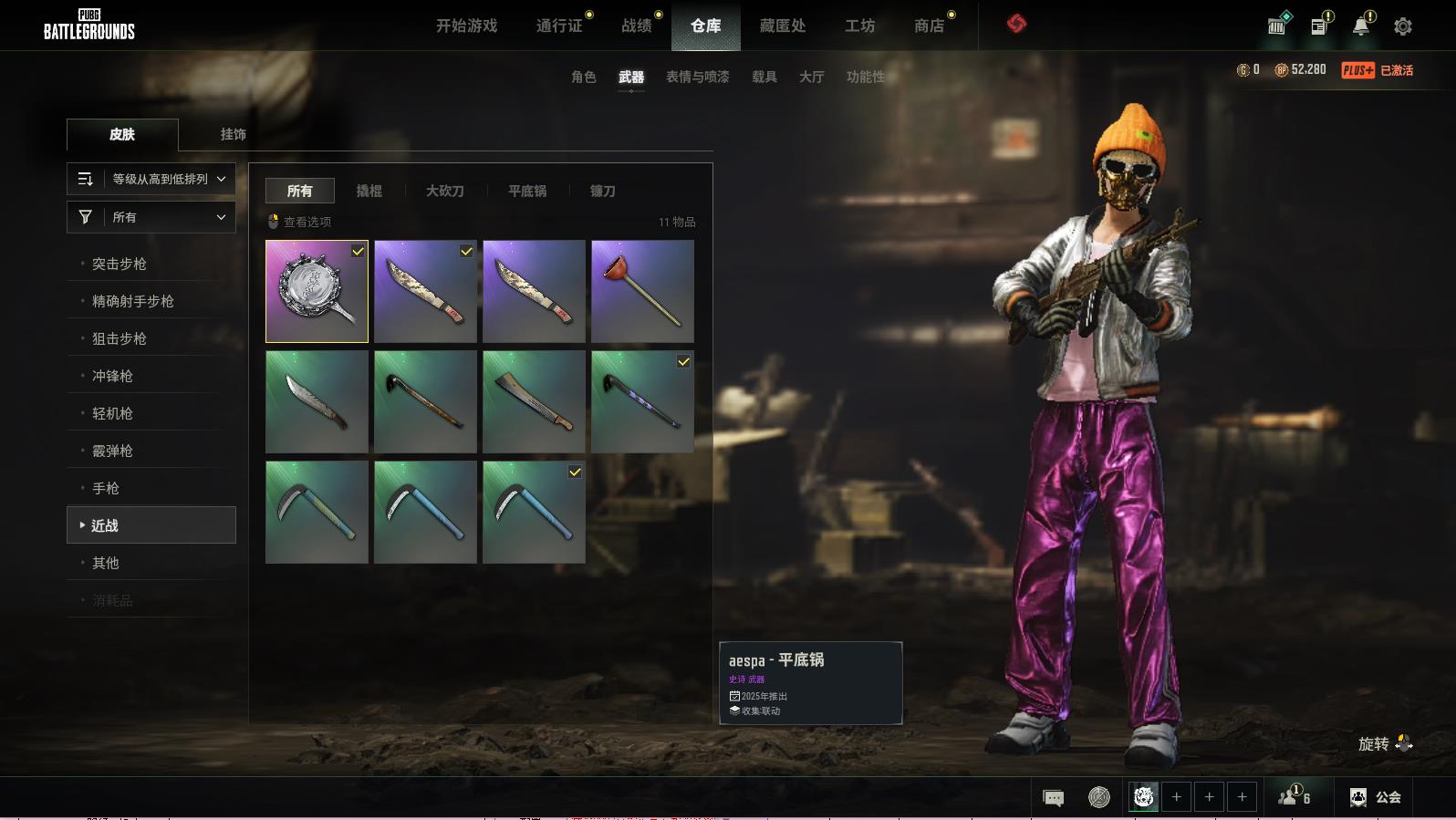Choose the 手枪 weapon category
The image size is (1456, 820).
106,488
